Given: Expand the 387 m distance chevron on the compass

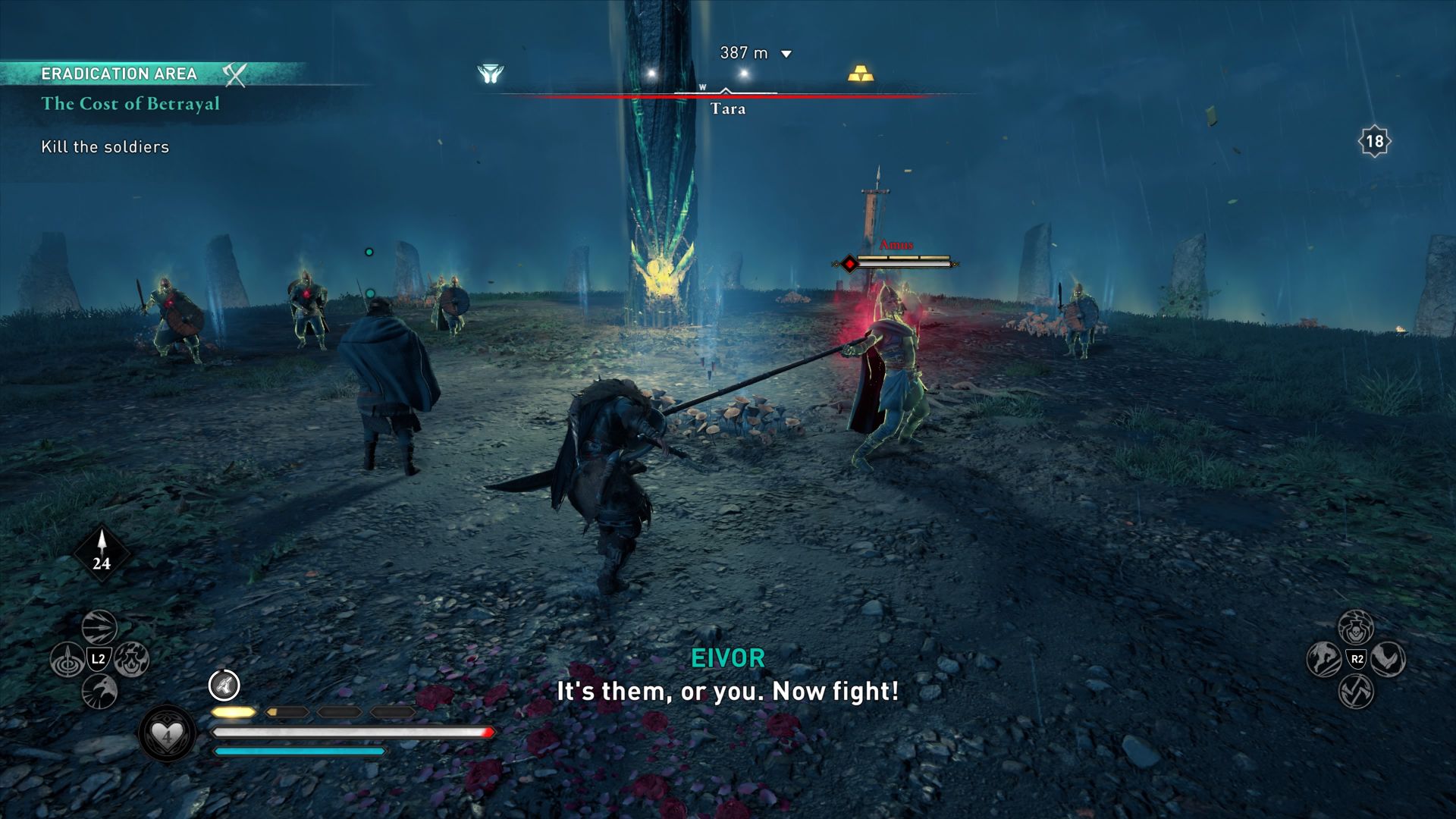Looking at the screenshot, I should [787, 54].
